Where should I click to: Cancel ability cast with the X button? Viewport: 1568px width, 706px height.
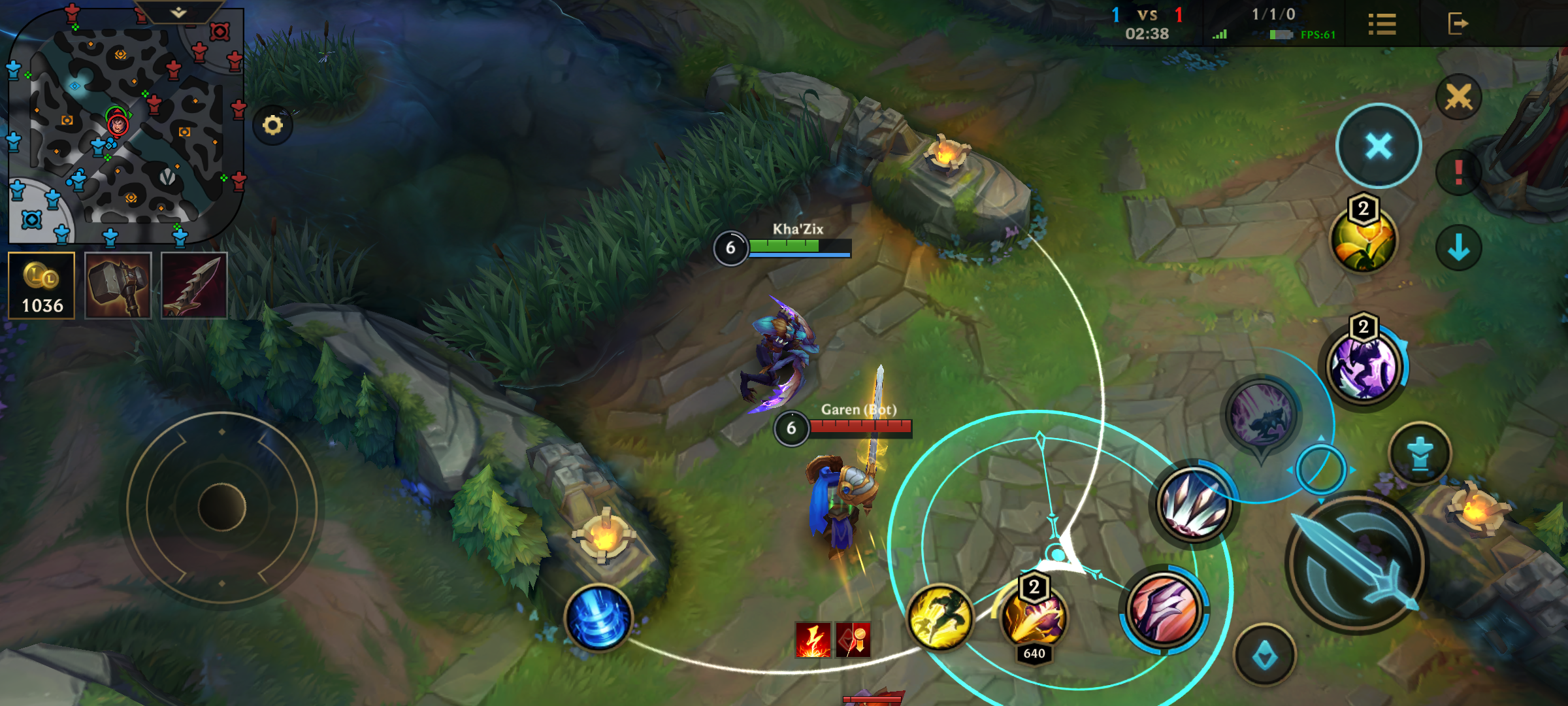coord(1379,146)
